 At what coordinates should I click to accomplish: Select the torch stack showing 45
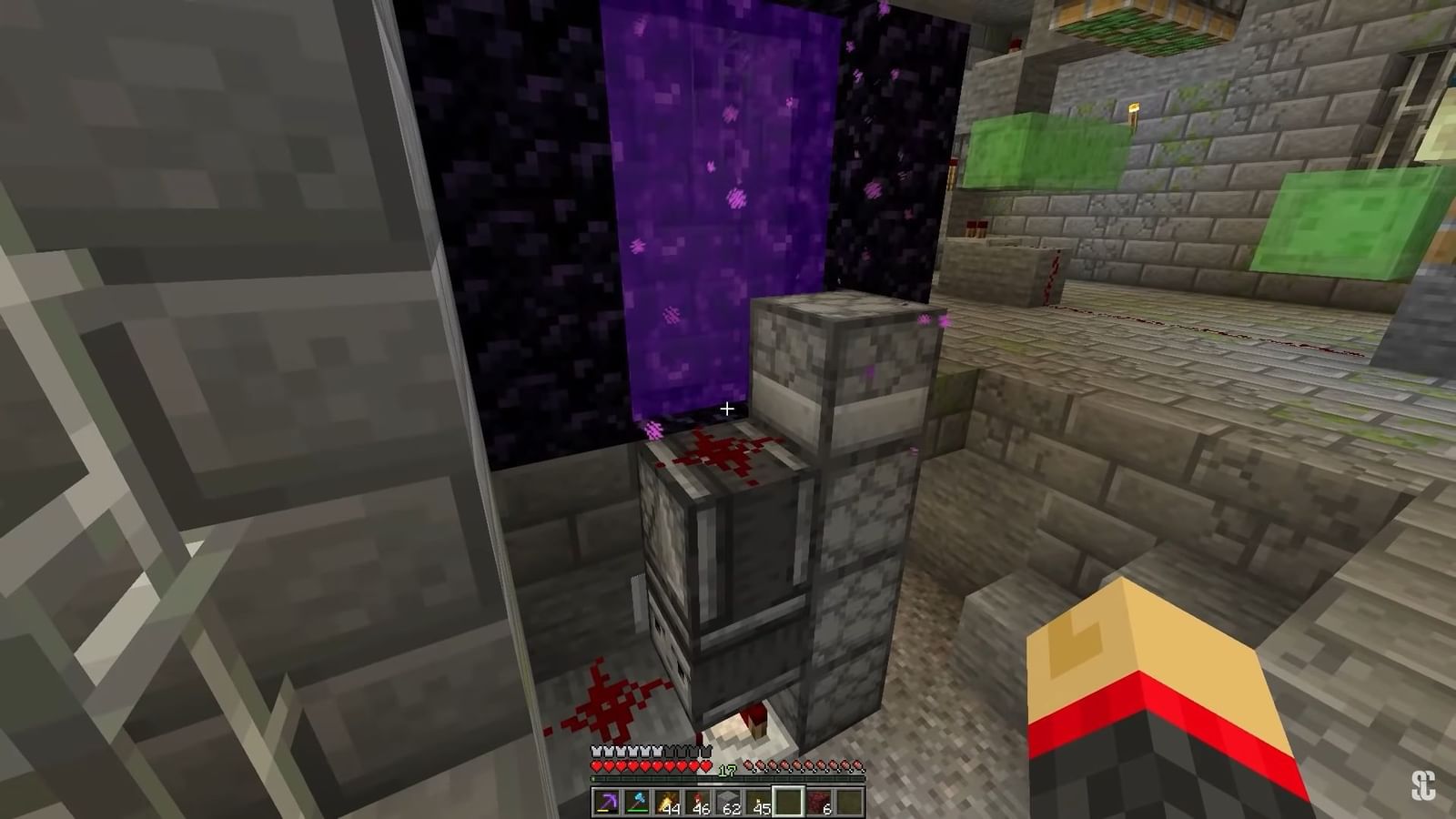click(761, 801)
